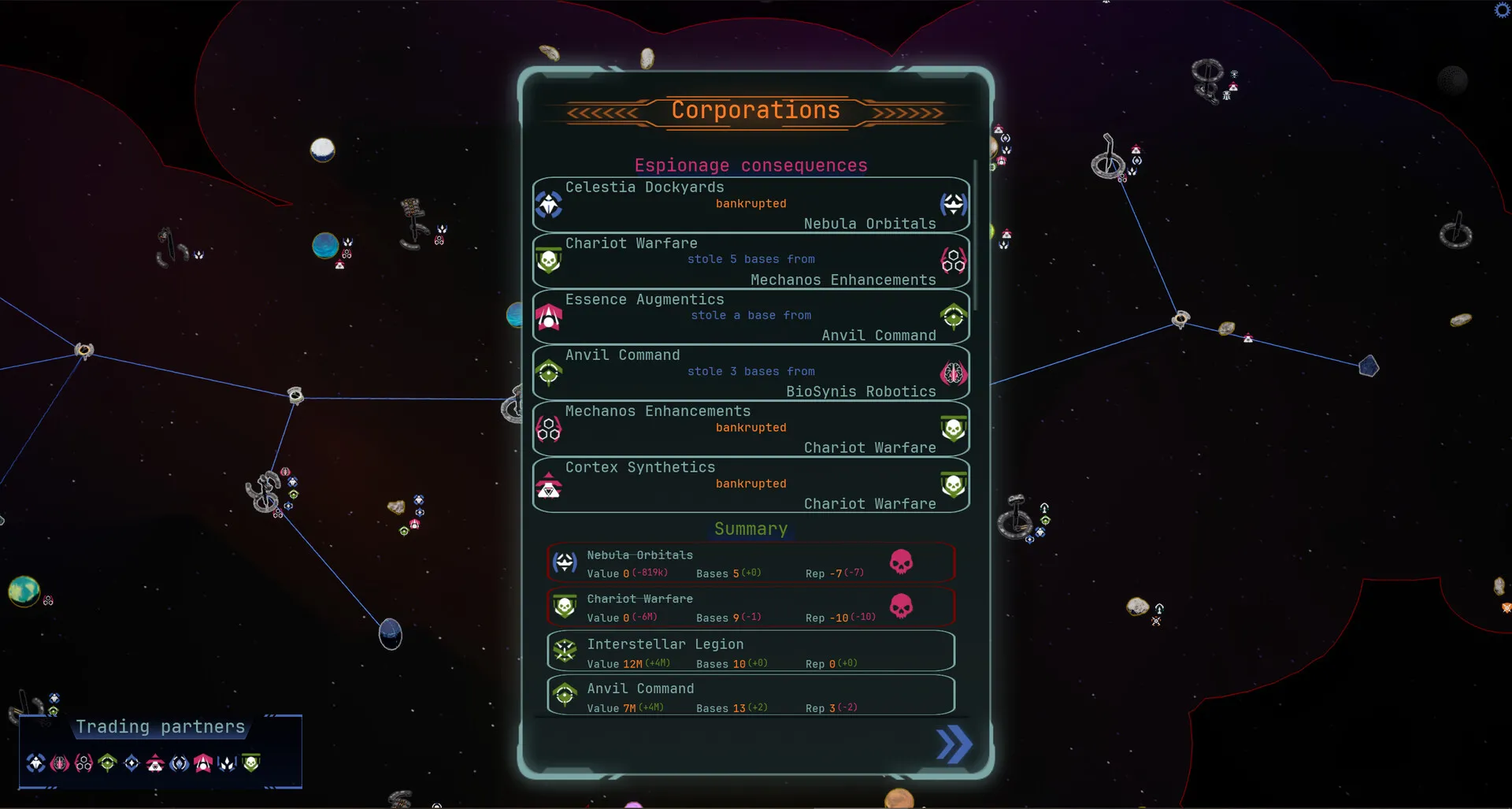Select the Celestia Dockyards emblem
The image size is (1512, 809).
click(549, 205)
